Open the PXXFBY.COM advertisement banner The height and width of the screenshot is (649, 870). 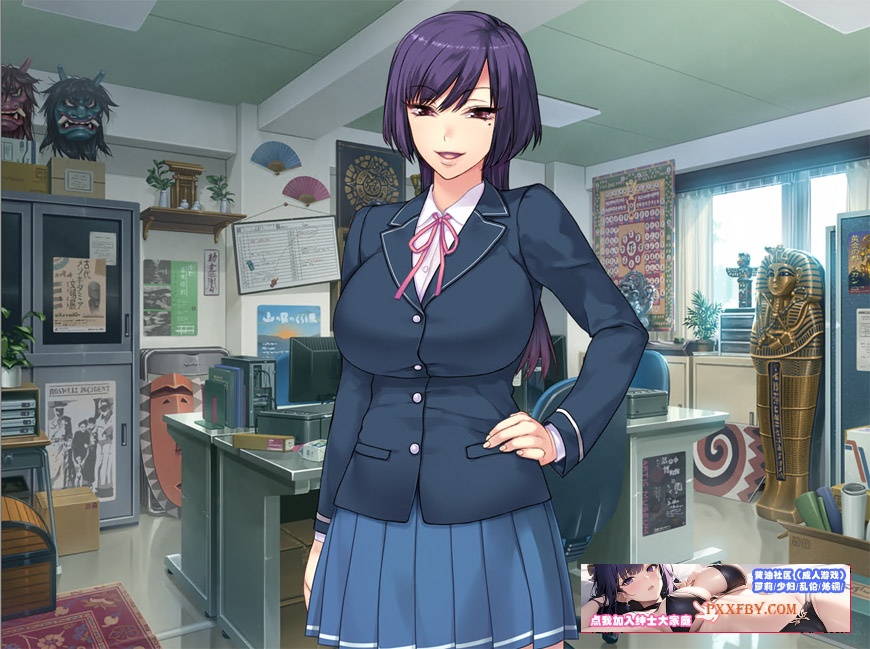(715, 598)
